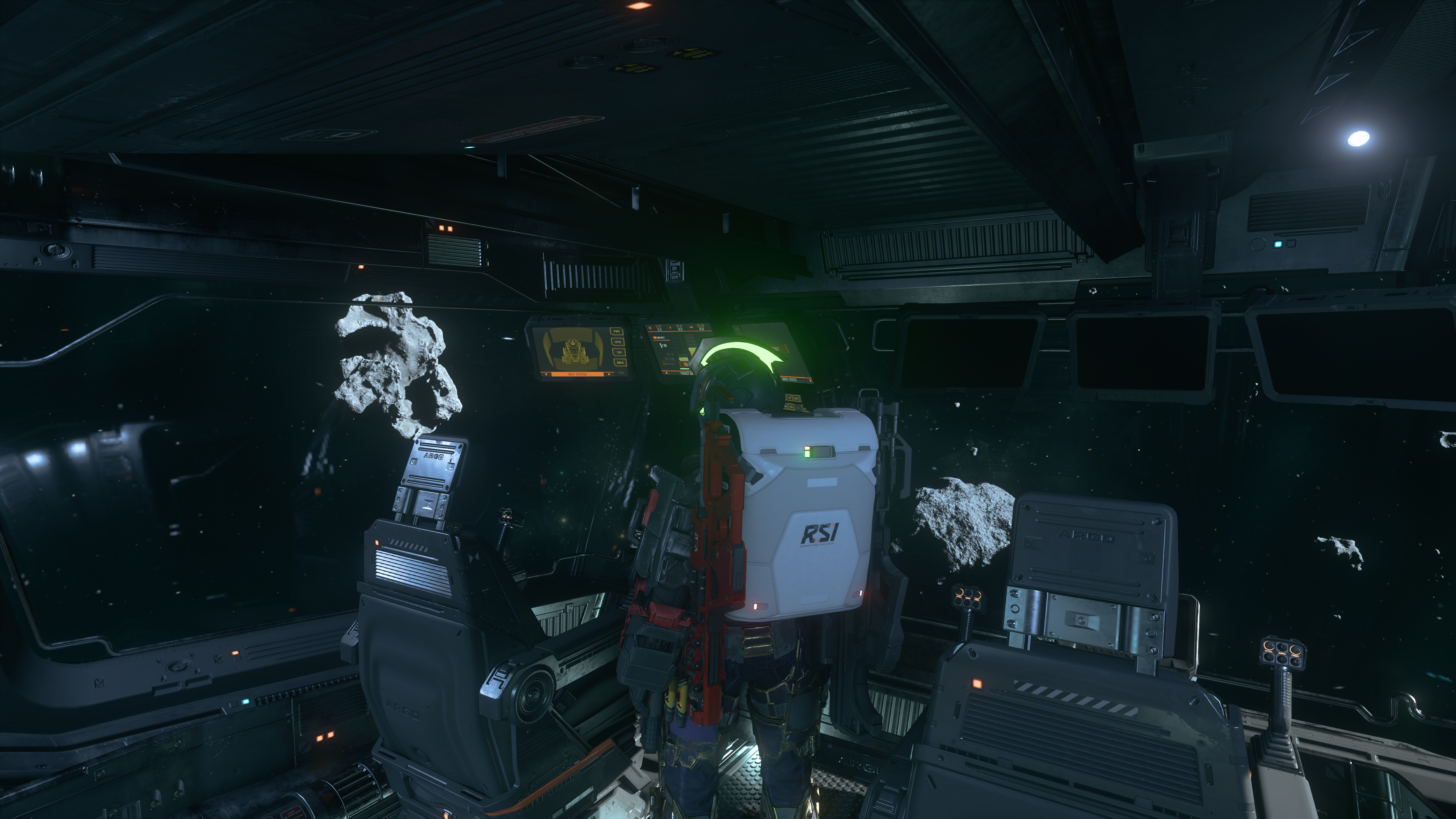This screenshot has width=1456, height=819.
Task: Select PWR button on Self Status display
Action: coord(617,331)
